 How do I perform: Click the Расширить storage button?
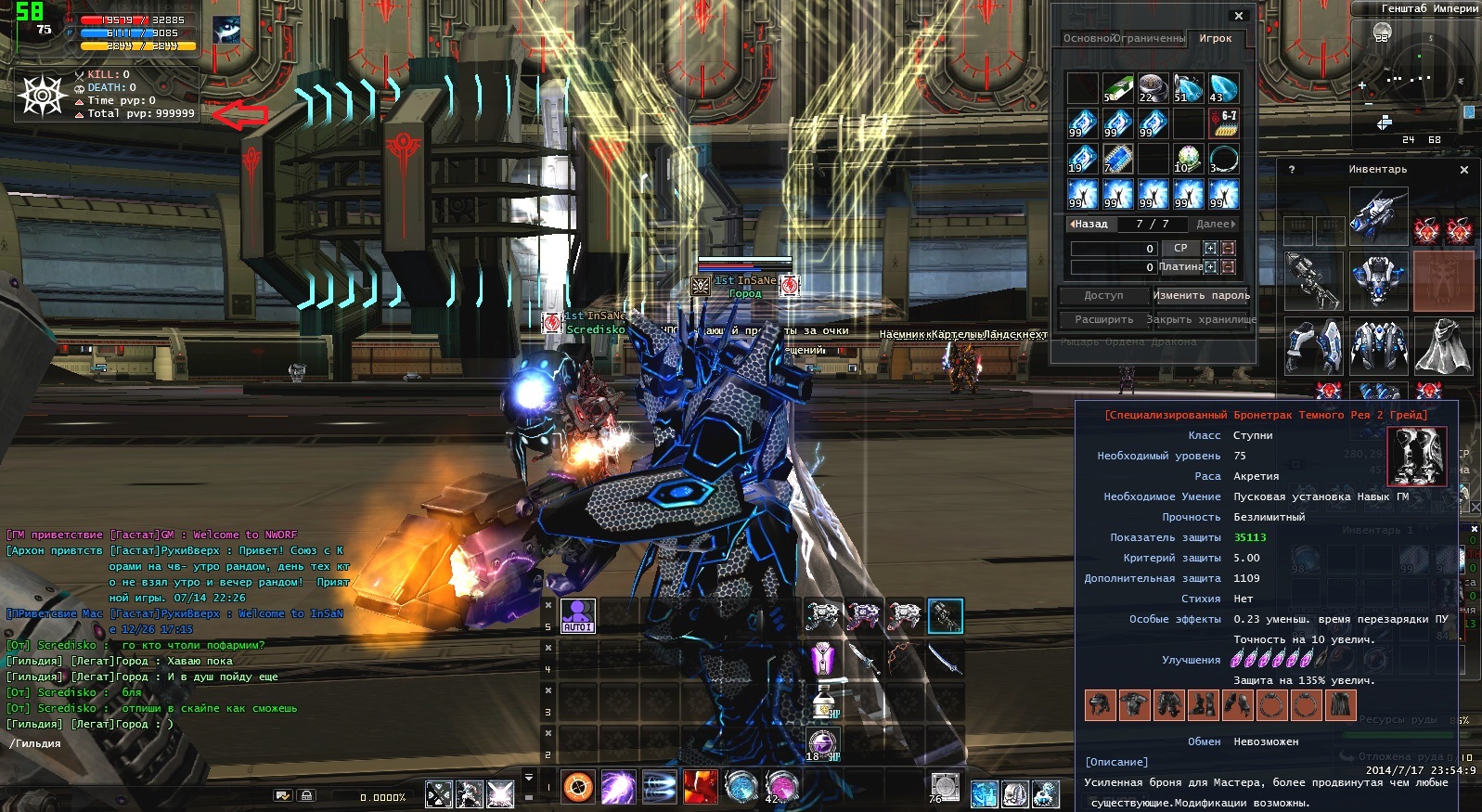1103,320
